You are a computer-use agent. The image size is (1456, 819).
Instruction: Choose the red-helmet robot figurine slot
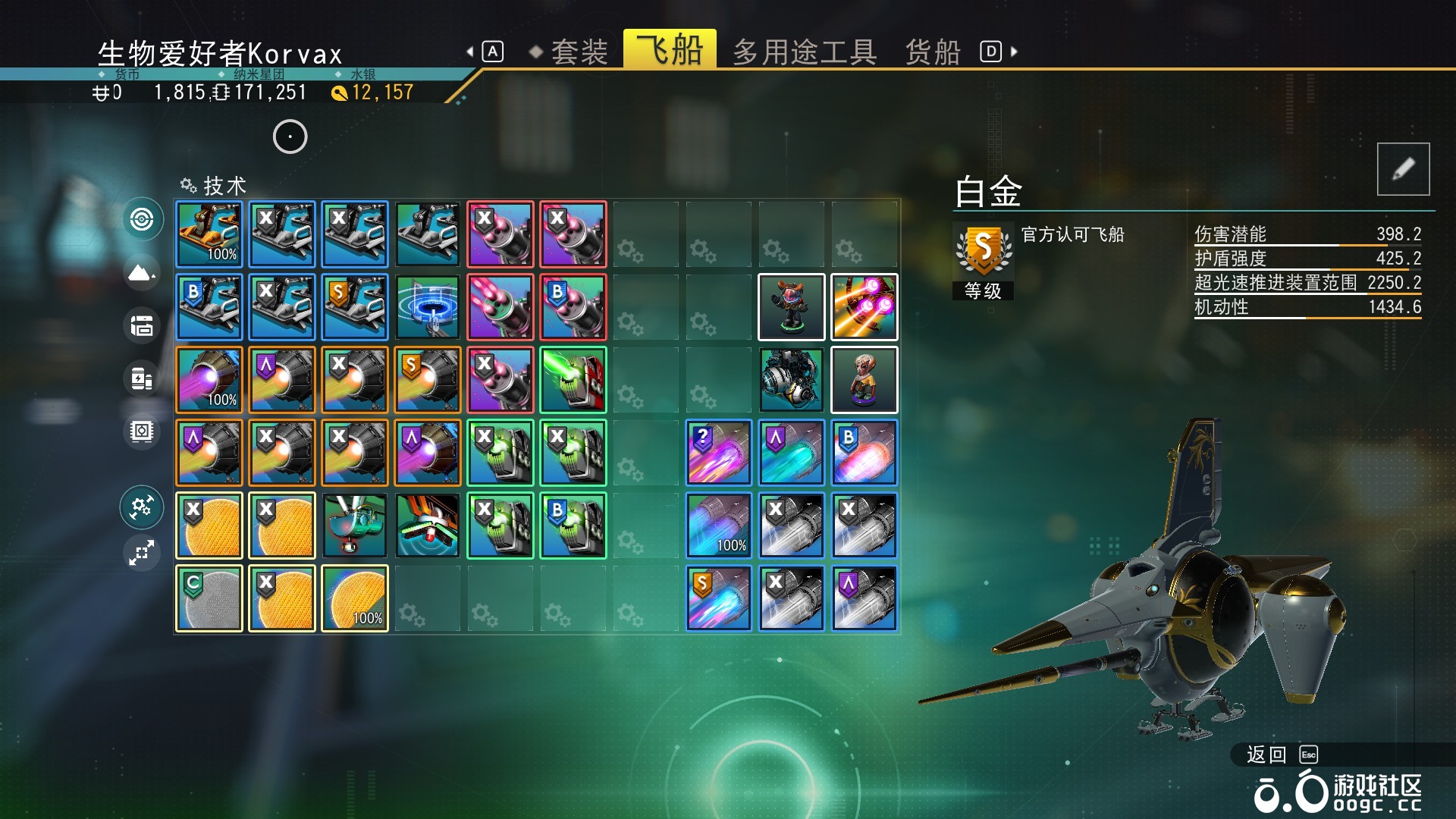792,307
